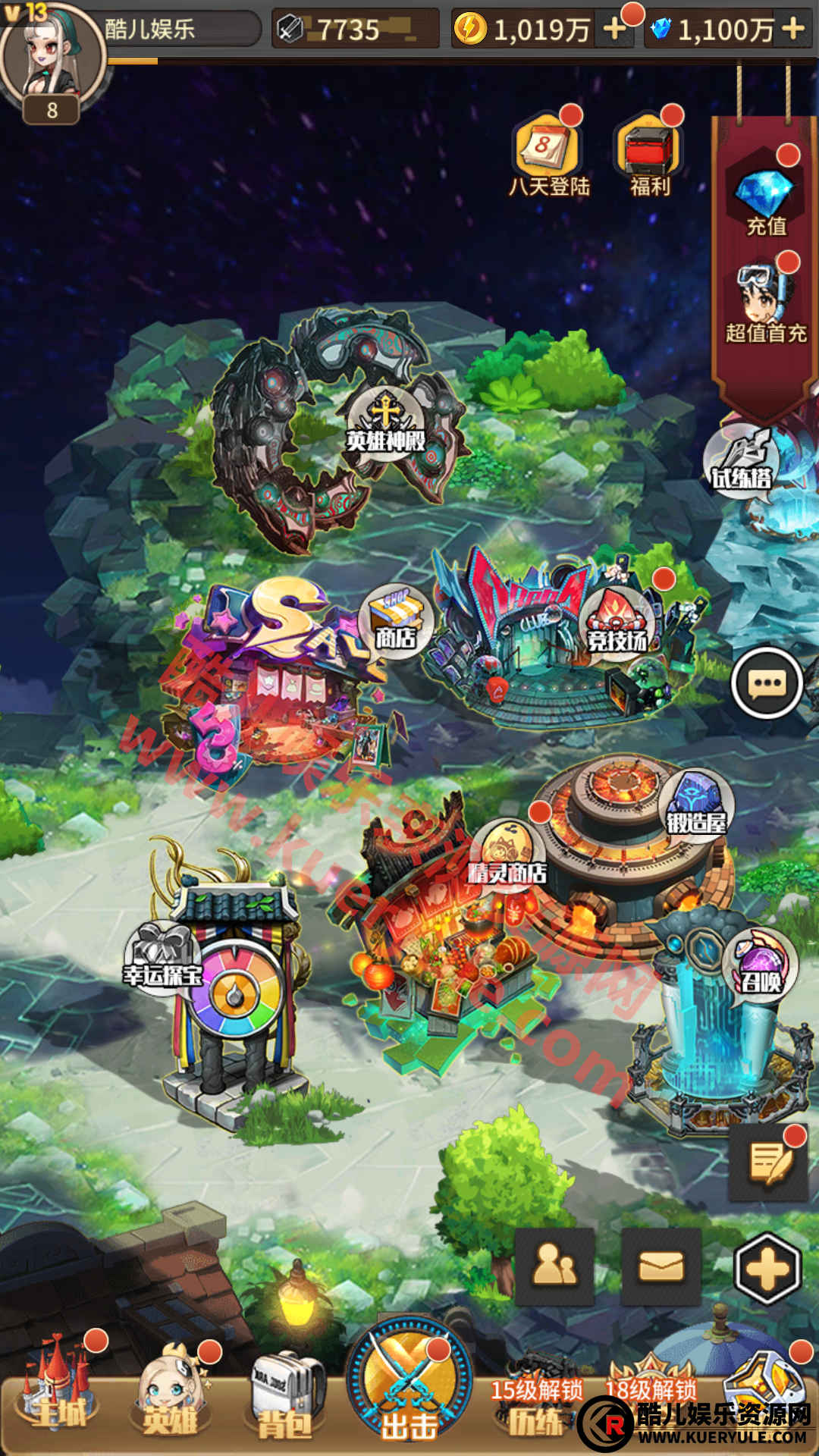Open the 福利 welfare rewards
Image resolution: width=819 pixels, height=1456 pixels.
650,152
